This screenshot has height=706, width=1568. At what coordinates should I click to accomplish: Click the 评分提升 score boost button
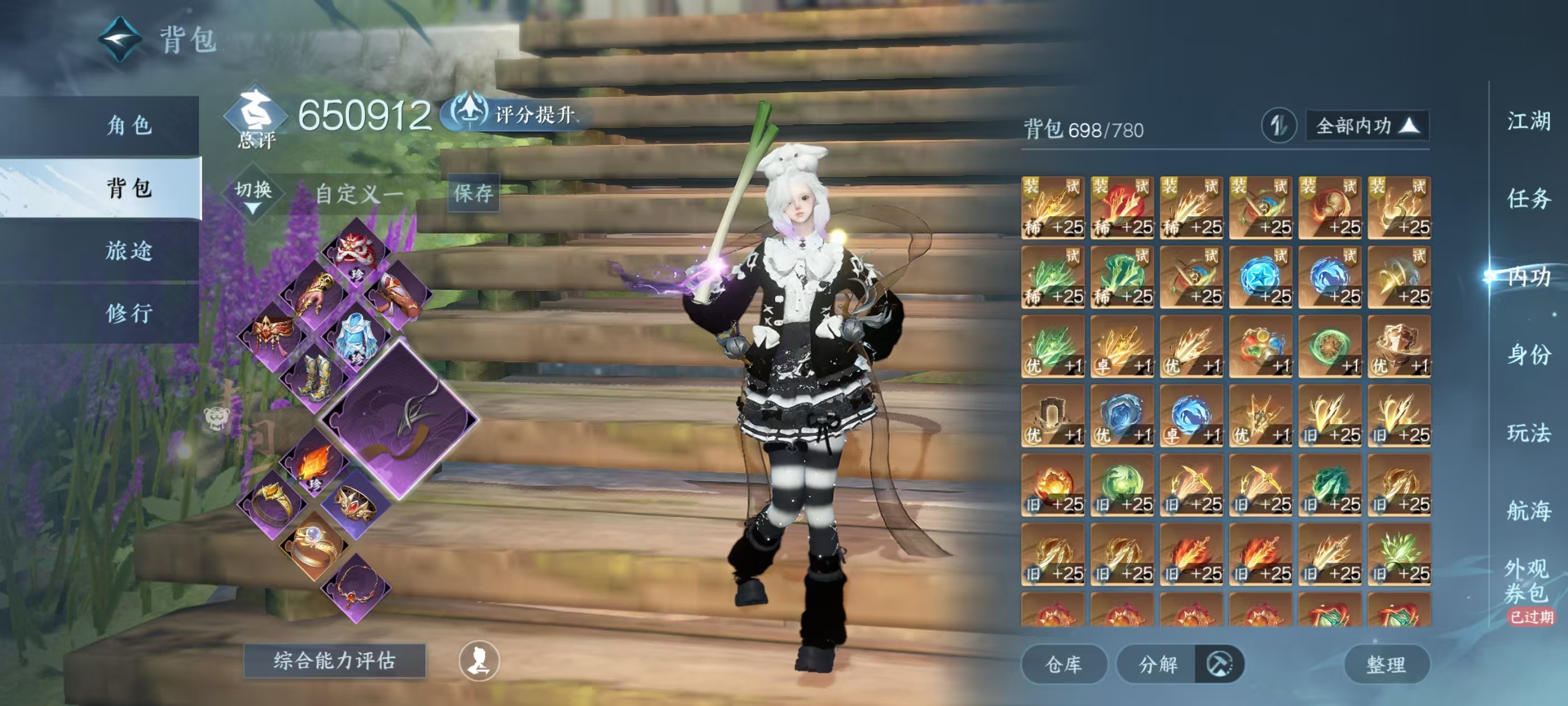(517, 114)
